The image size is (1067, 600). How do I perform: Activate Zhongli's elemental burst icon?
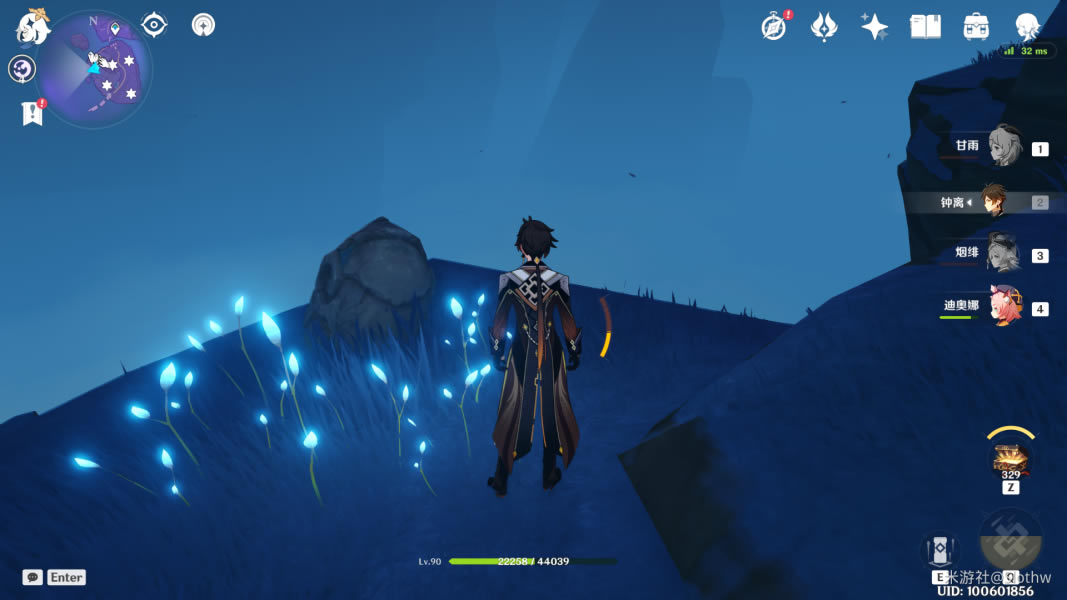coord(1011,541)
